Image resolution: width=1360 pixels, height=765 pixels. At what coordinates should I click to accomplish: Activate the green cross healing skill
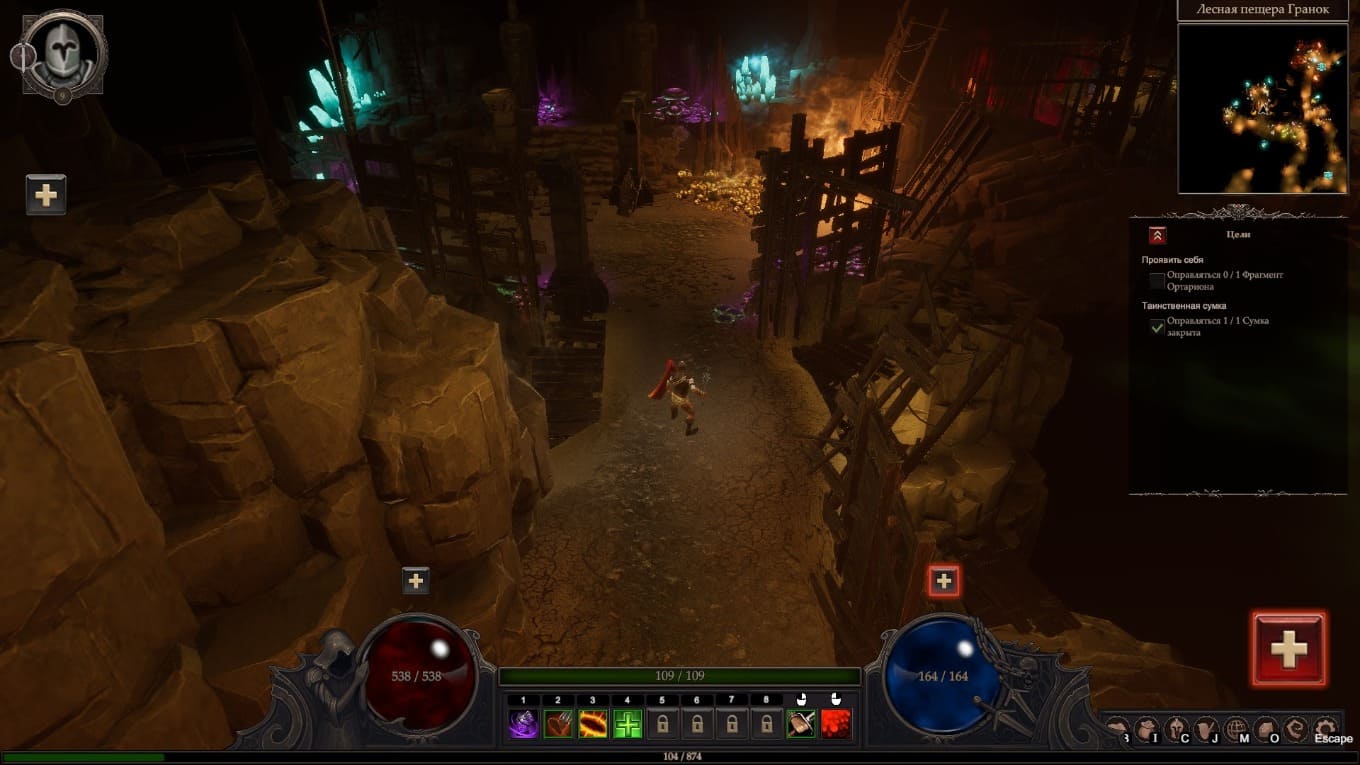point(627,723)
